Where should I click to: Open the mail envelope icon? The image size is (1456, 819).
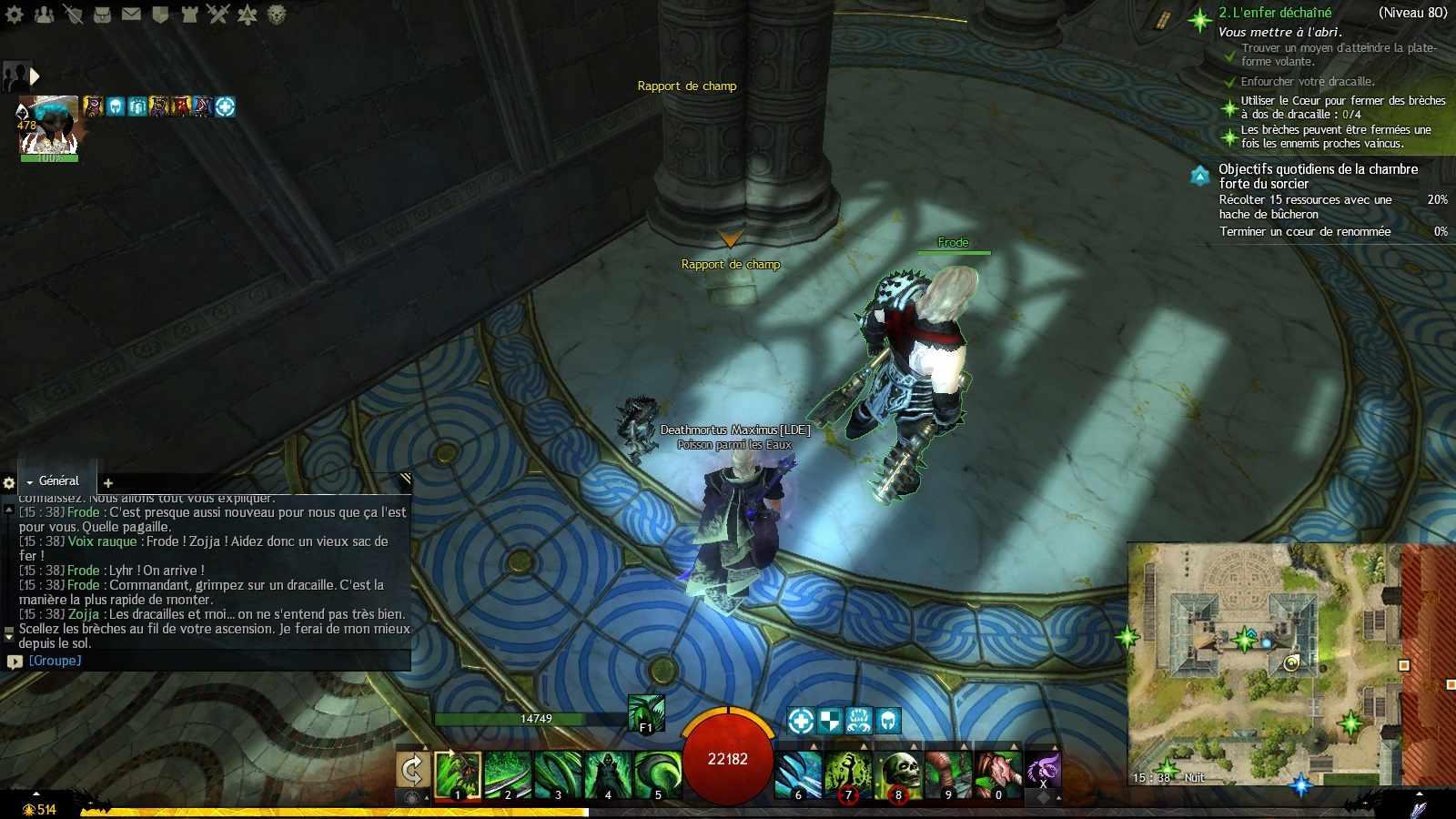pyautogui.click(x=131, y=14)
